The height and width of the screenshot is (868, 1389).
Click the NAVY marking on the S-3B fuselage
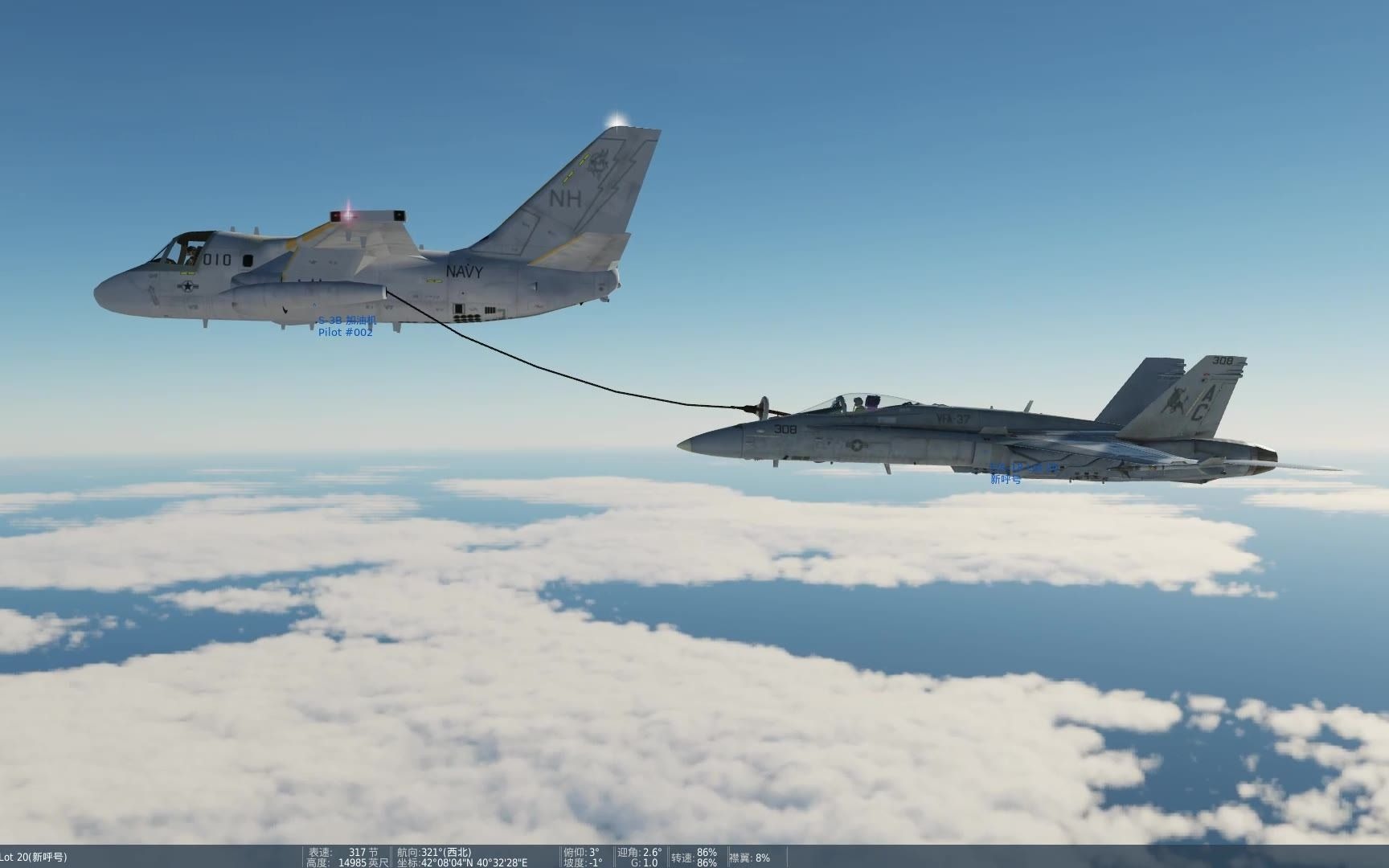point(463,270)
